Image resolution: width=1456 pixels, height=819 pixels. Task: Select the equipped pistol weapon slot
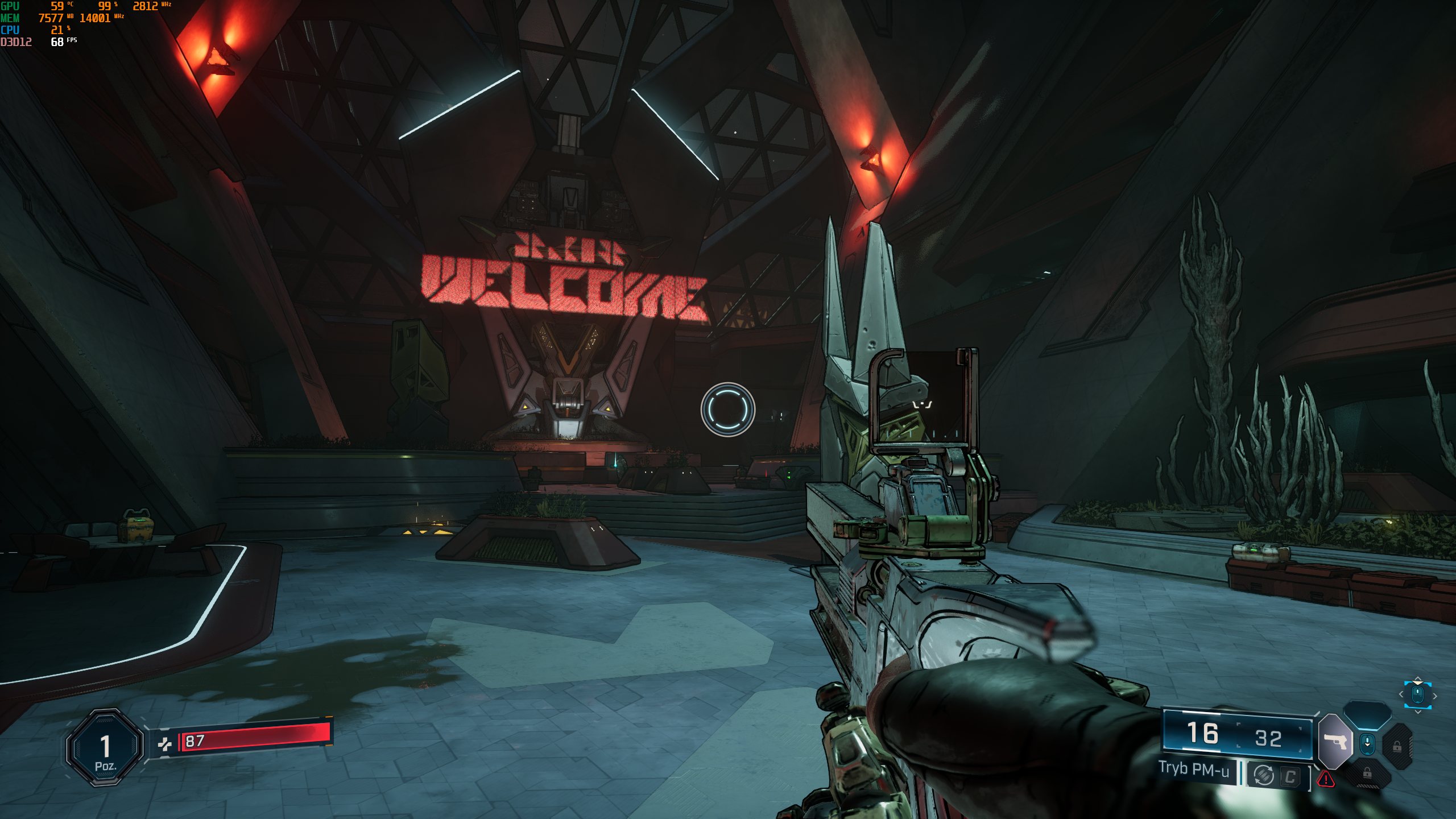[x=1335, y=741]
